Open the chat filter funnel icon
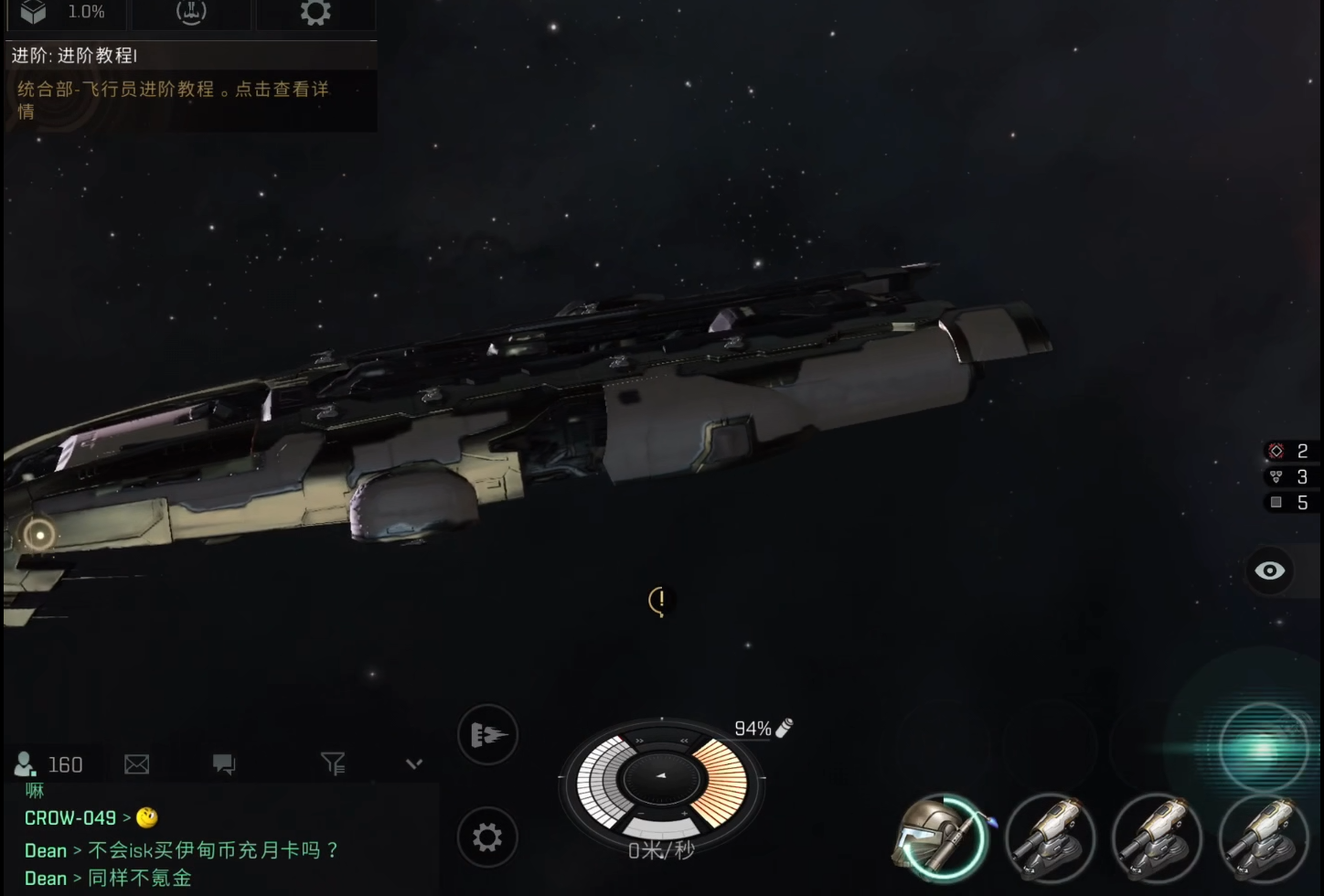 333,763
